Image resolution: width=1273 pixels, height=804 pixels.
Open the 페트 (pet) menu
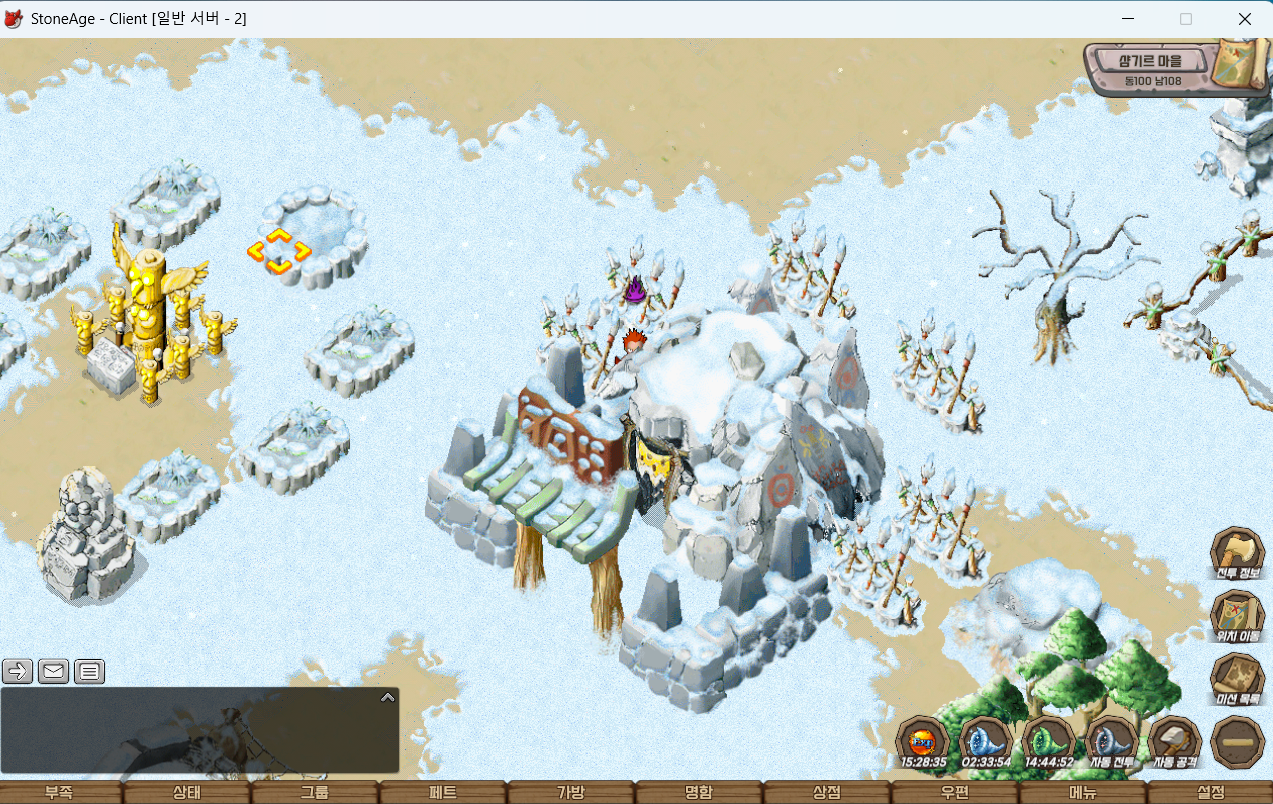(x=443, y=792)
